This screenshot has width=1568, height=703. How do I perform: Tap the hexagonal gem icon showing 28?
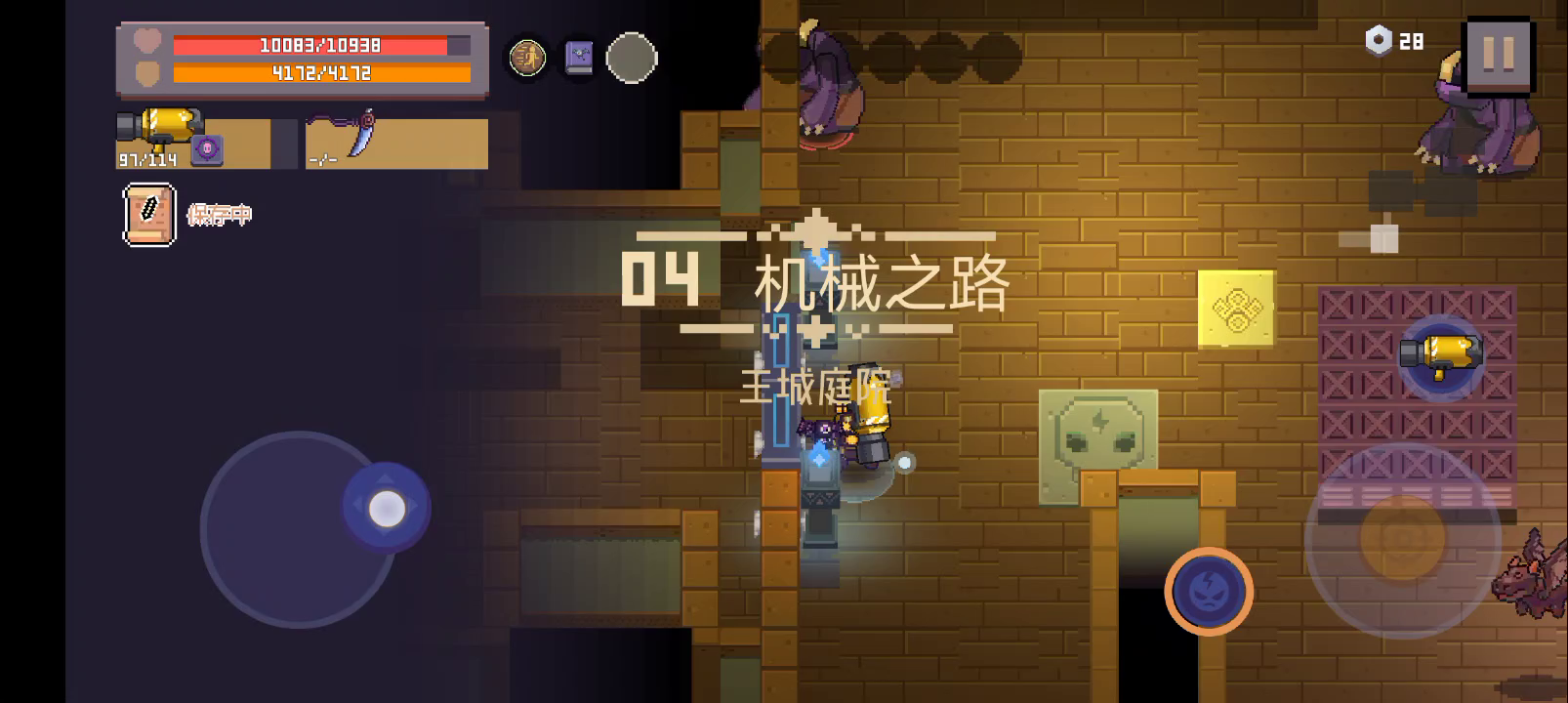click(1379, 41)
